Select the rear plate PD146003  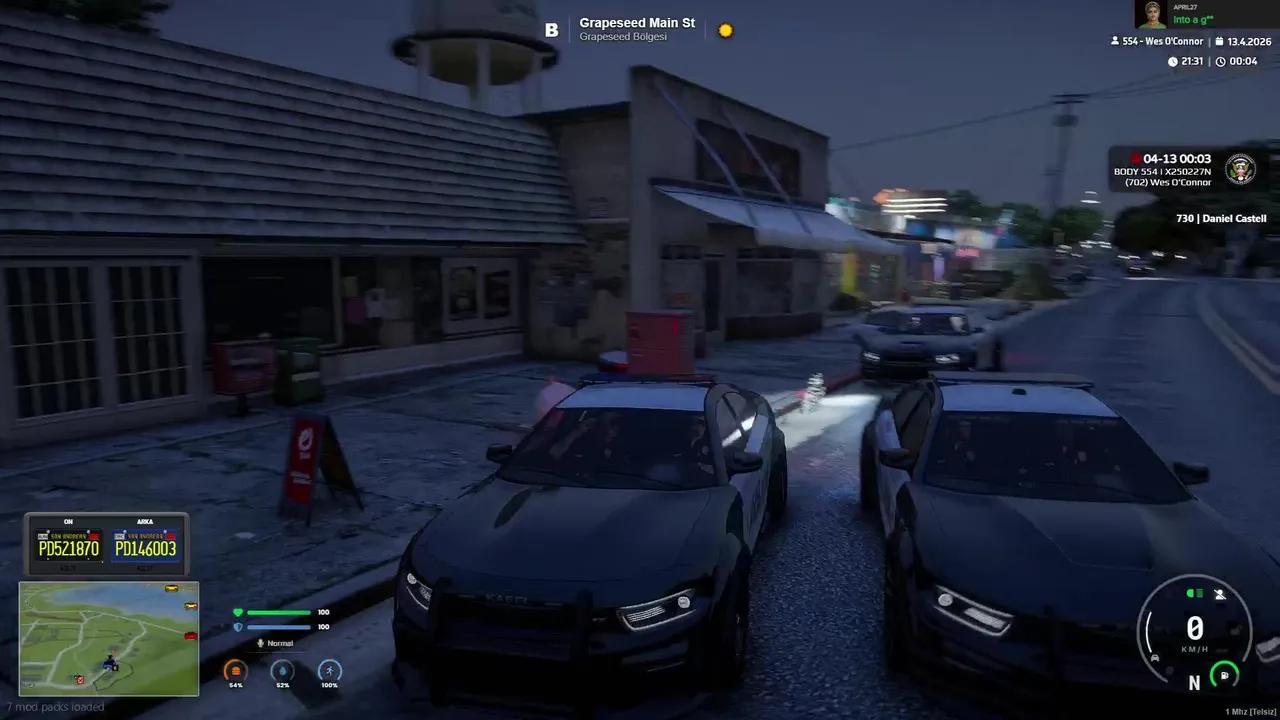145,547
